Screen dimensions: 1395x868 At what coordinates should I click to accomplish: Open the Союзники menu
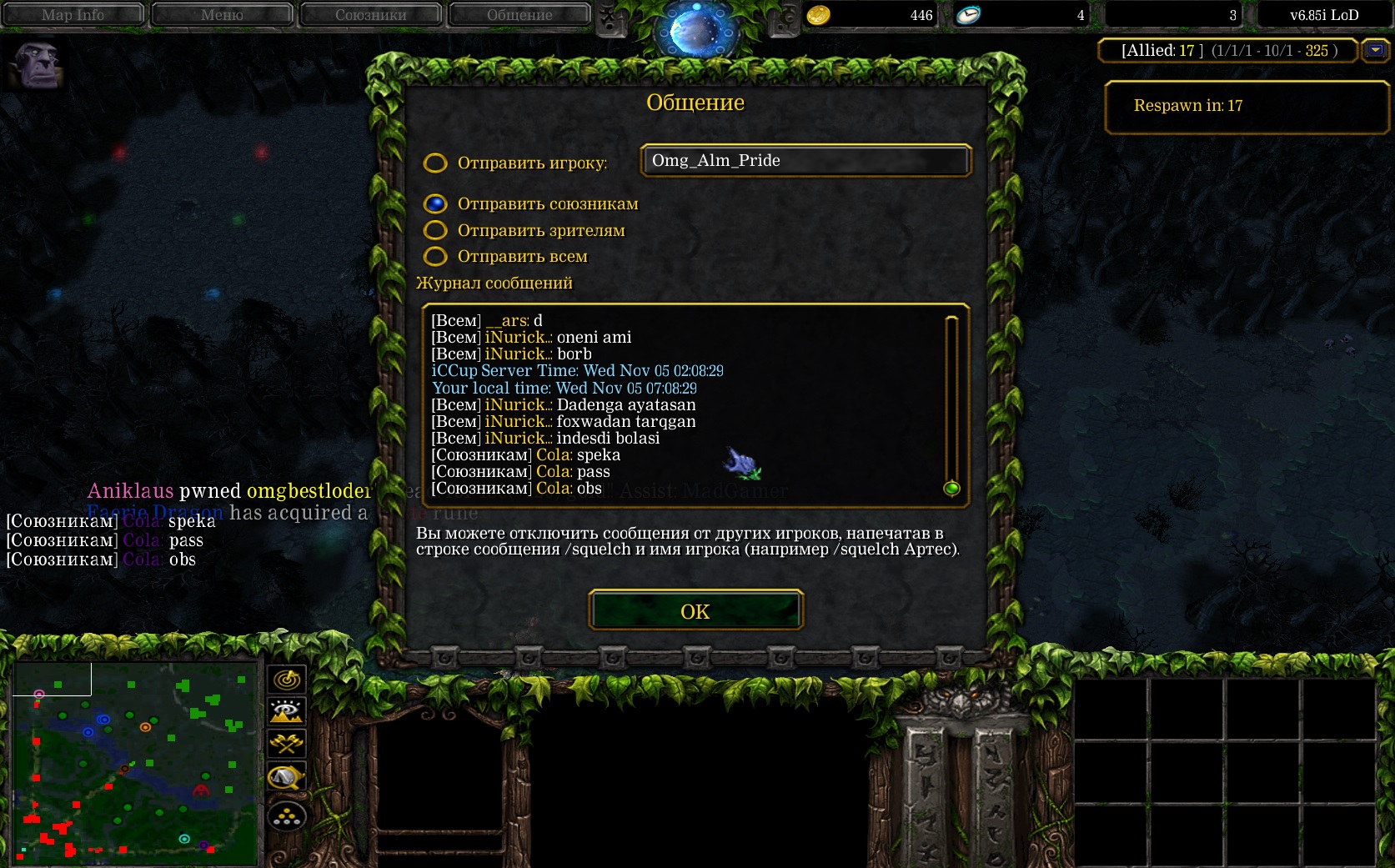pyautogui.click(x=370, y=15)
